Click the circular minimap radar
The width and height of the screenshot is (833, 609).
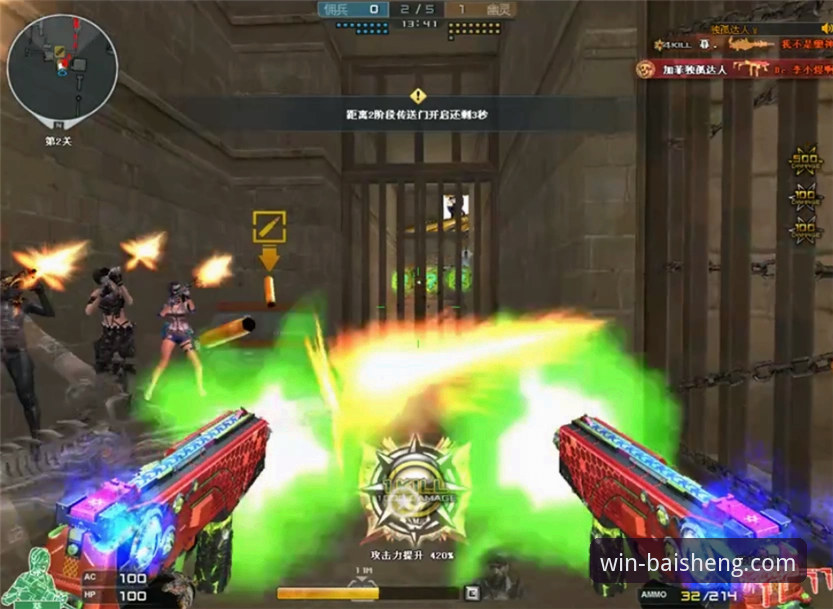tap(62, 67)
